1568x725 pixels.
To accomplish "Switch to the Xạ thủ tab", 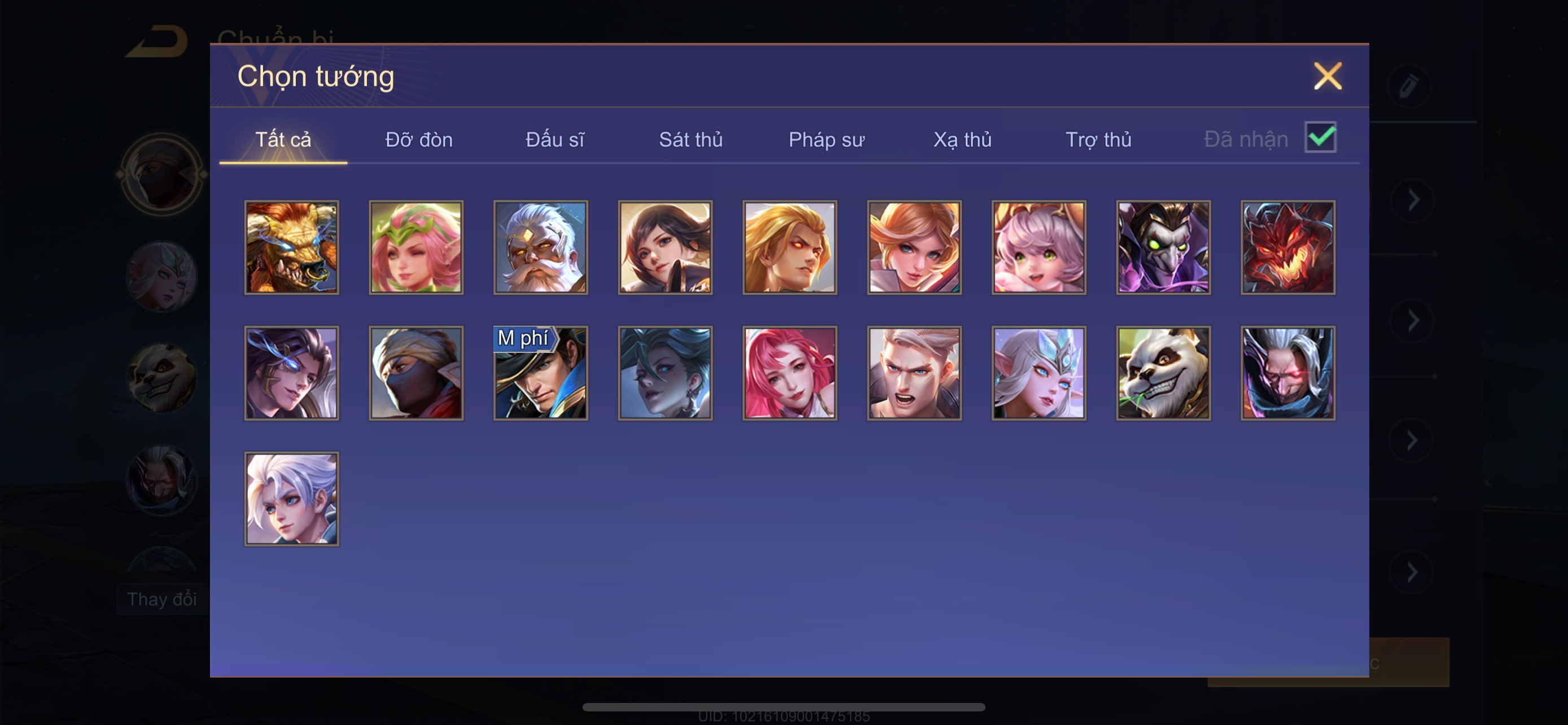I will coord(962,139).
